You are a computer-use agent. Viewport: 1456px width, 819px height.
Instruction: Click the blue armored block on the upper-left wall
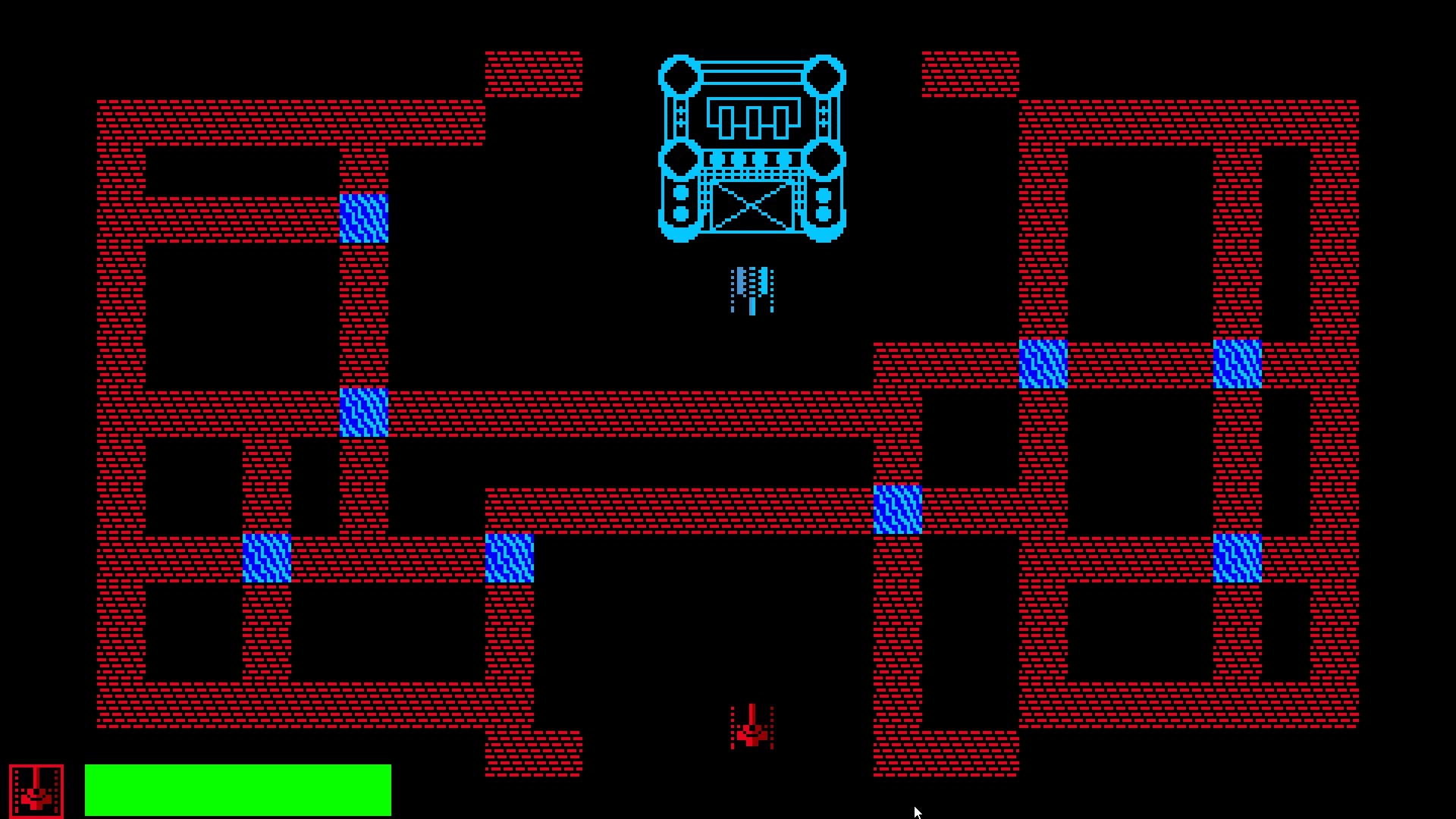pos(364,220)
